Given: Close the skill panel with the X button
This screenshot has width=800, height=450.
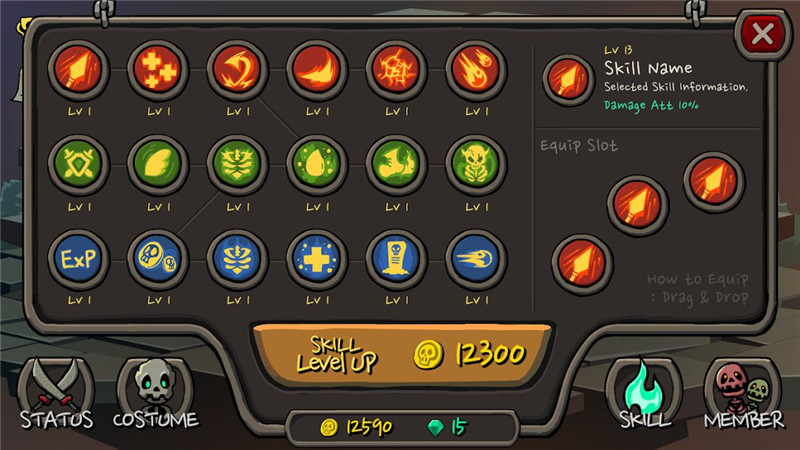Looking at the screenshot, I should (x=762, y=35).
